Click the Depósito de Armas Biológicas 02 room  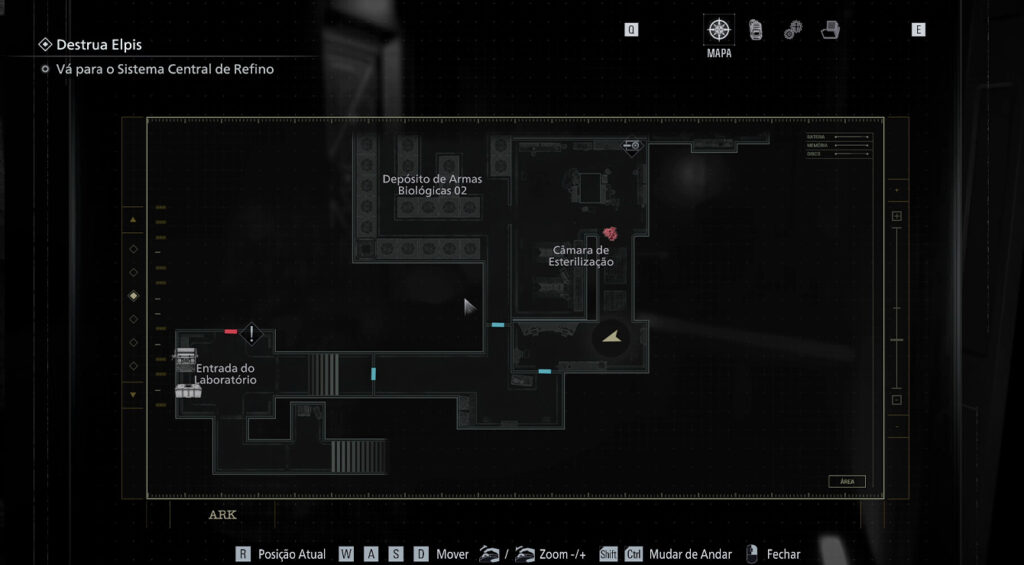(x=432, y=185)
